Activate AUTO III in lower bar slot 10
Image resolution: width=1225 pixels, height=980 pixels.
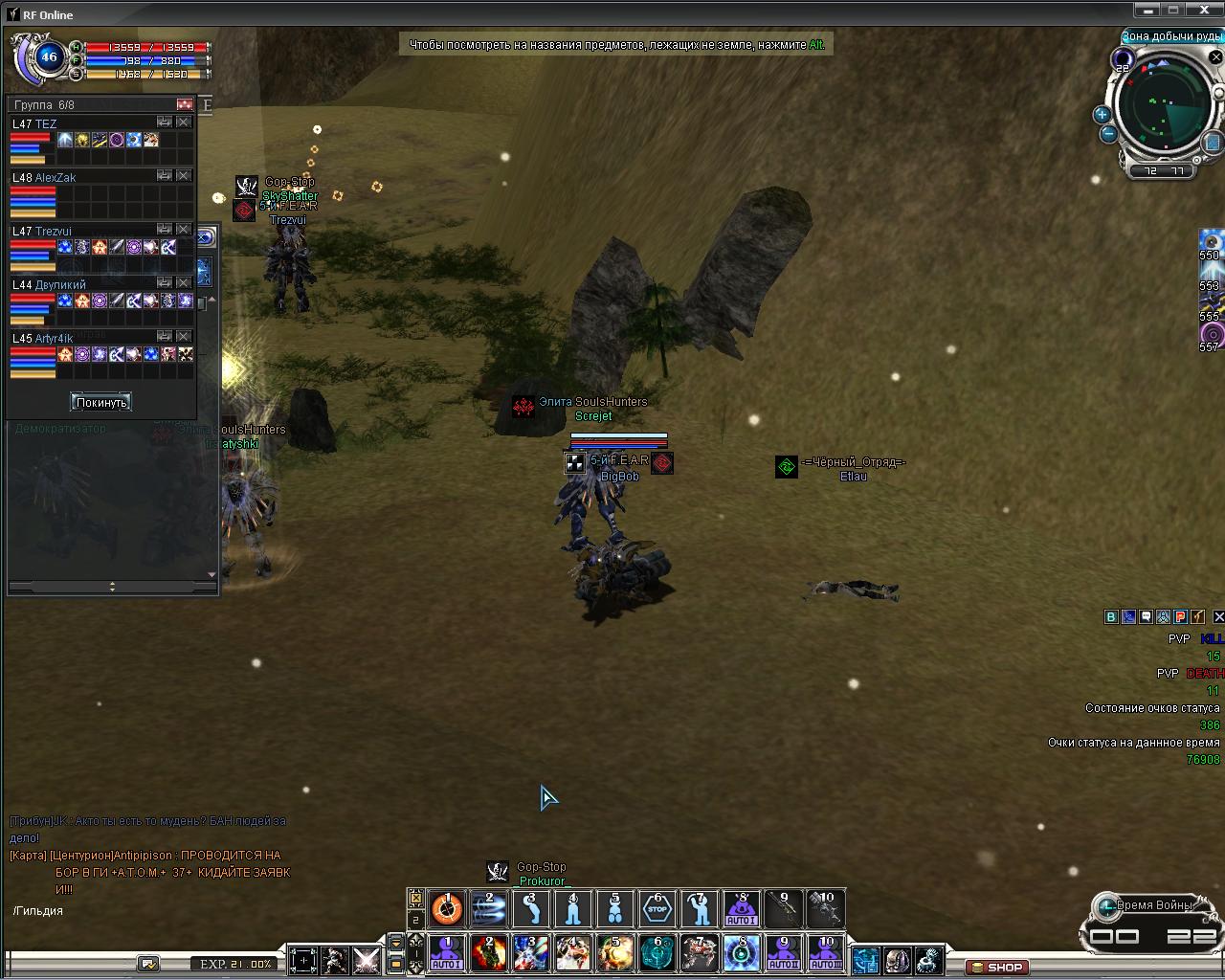click(826, 953)
